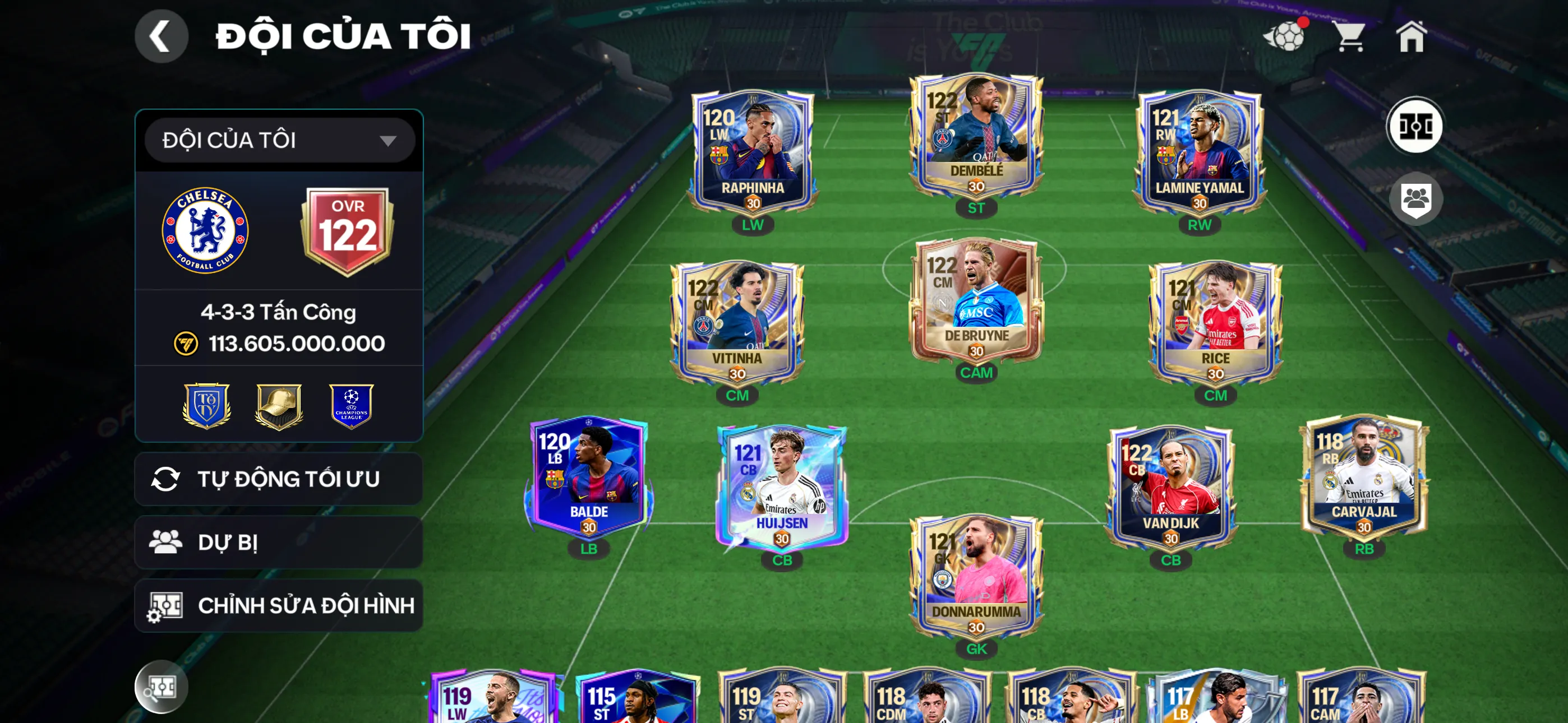
Task: Tap the back arrow next to ĐỘI CỦA TÔI
Action: tap(162, 35)
